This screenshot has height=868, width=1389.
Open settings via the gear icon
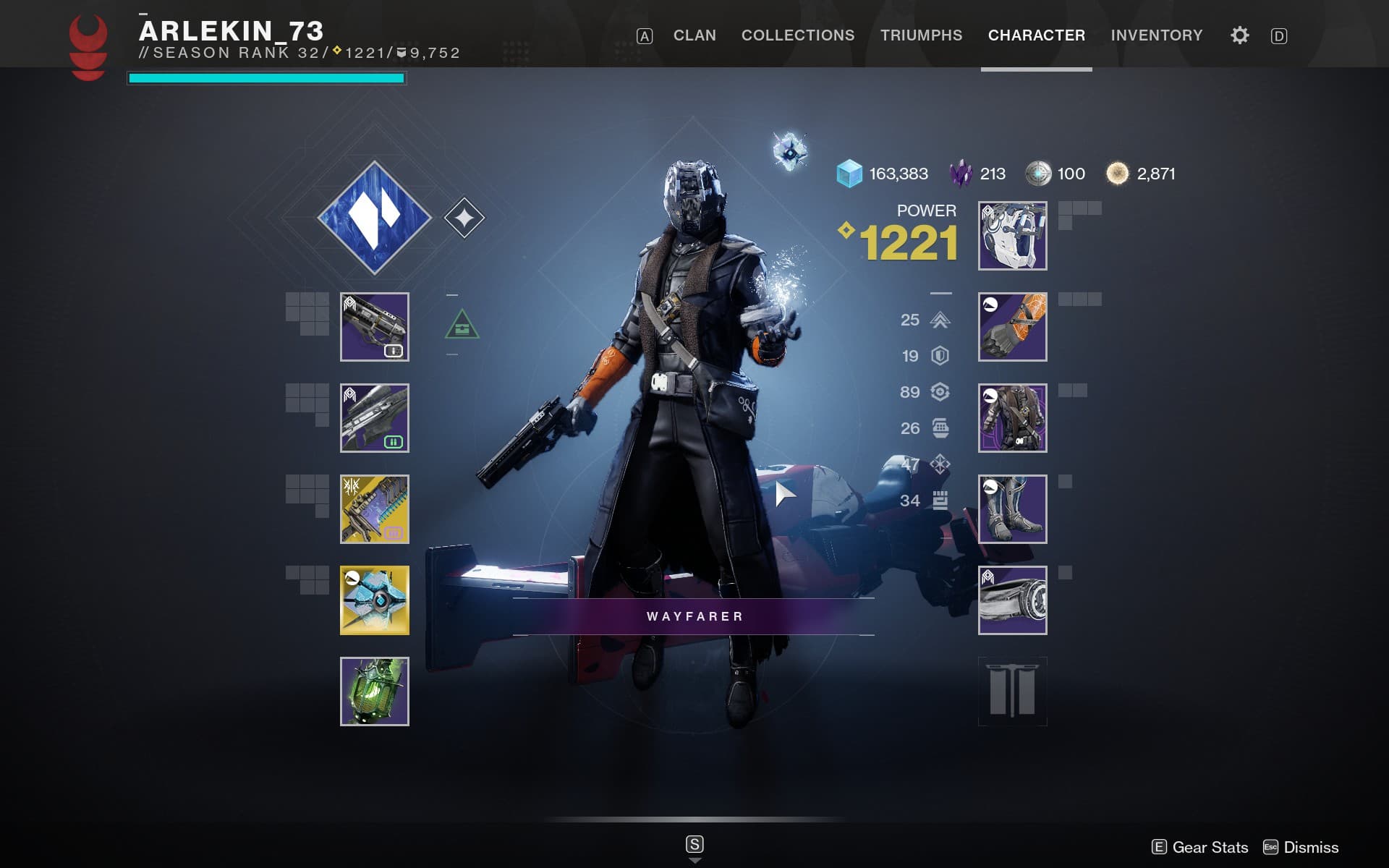1239,35
